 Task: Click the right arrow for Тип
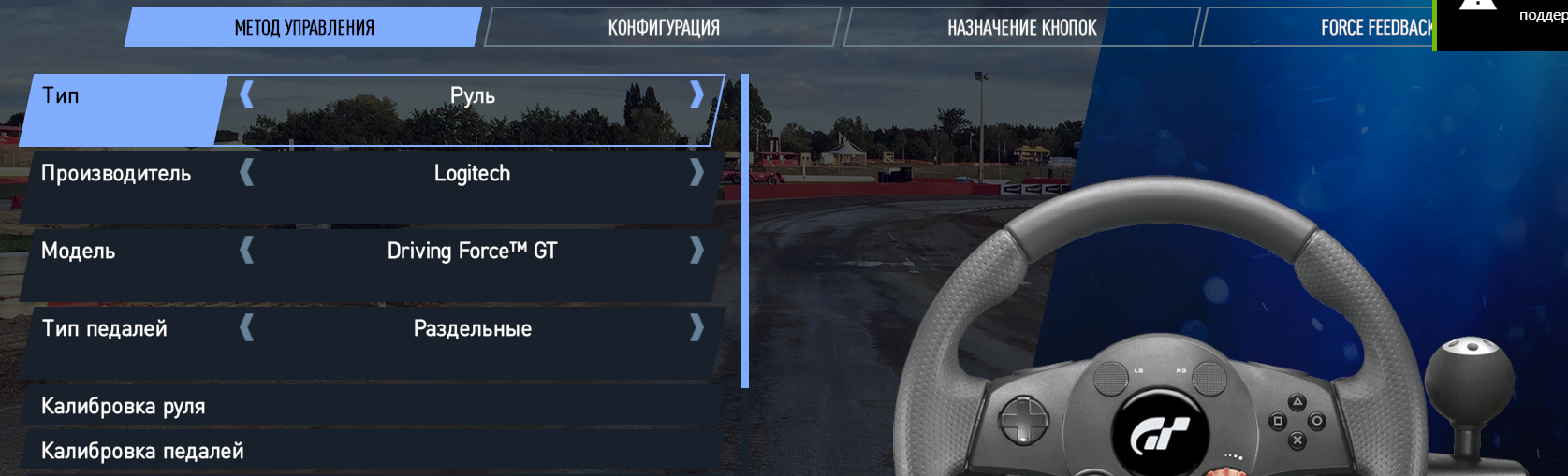point(696,94)
